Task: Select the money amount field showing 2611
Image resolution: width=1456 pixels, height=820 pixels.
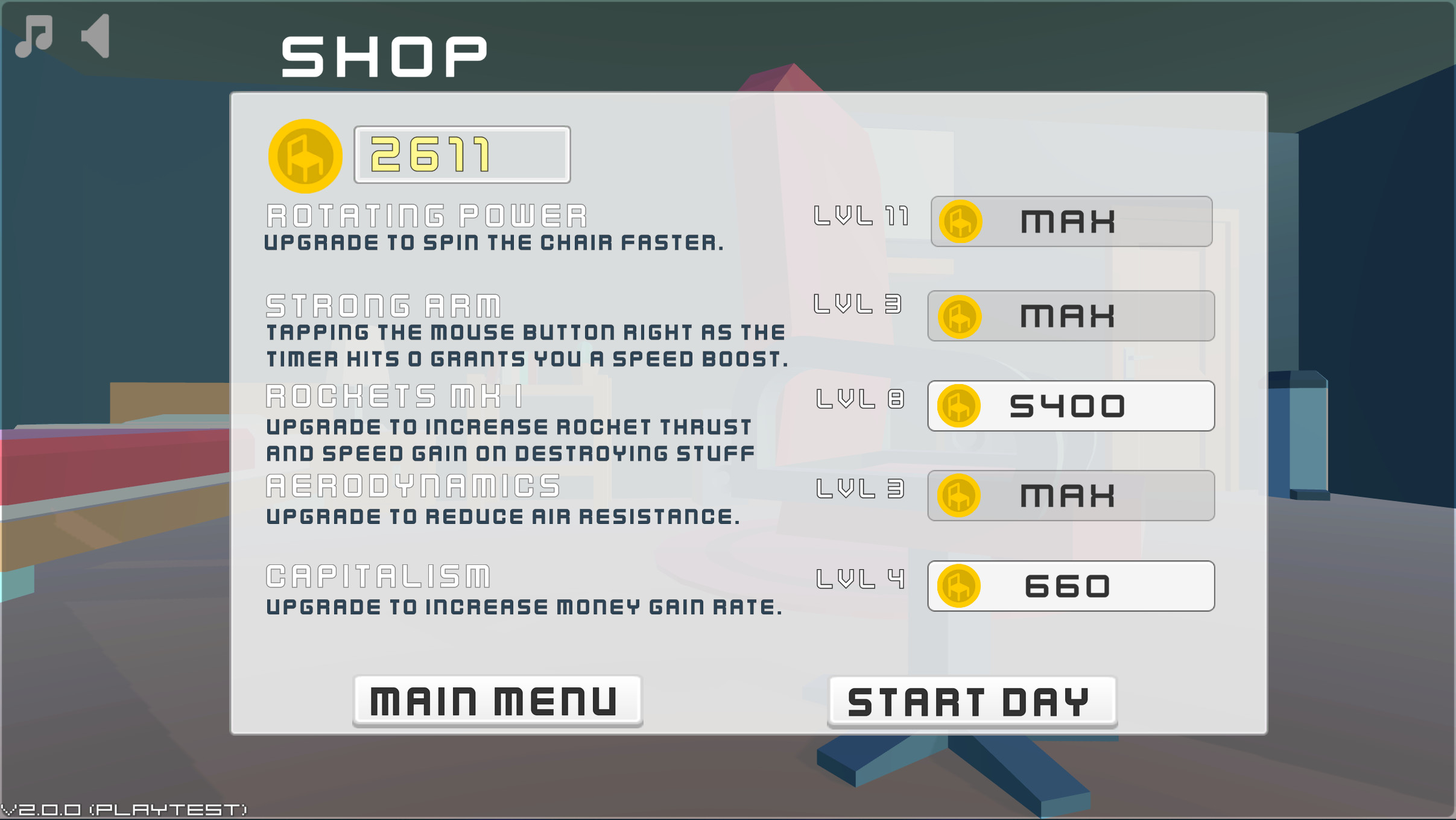Action: click(x=461, y=154)
